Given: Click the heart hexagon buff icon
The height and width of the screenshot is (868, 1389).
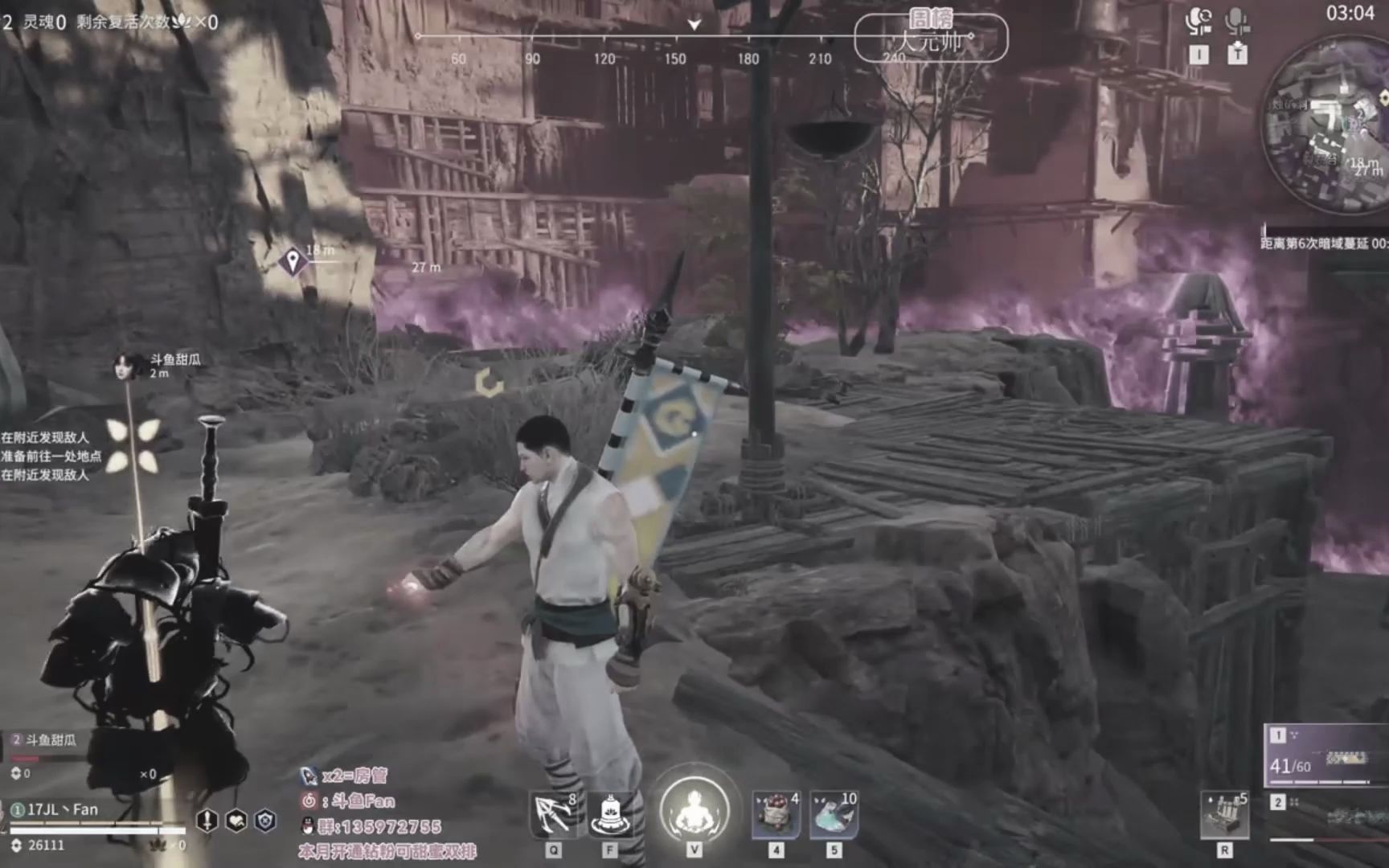Looking at the screenshot, I should click(236, 820).
